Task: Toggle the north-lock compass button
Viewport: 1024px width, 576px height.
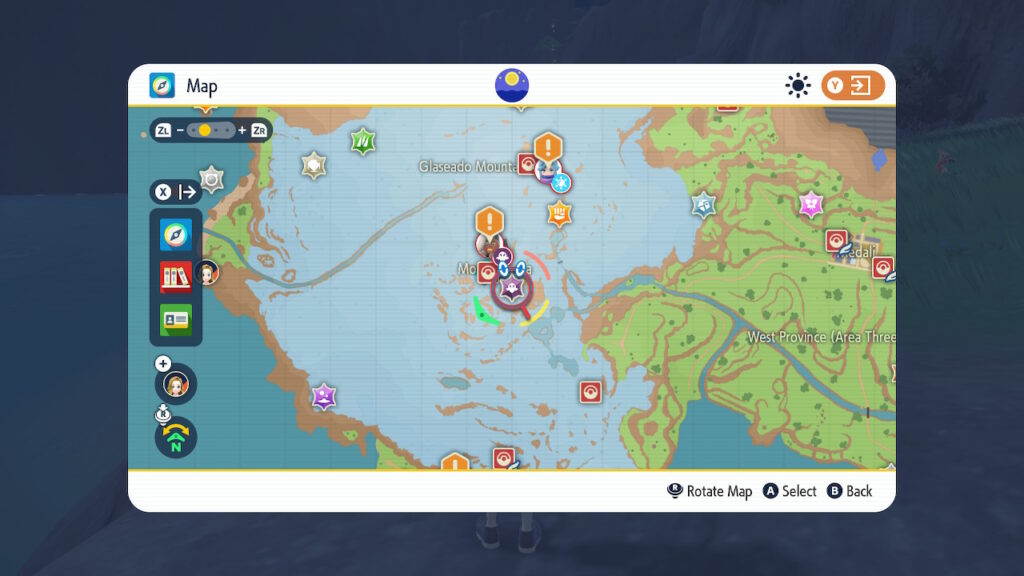Action: pos(176,437)
